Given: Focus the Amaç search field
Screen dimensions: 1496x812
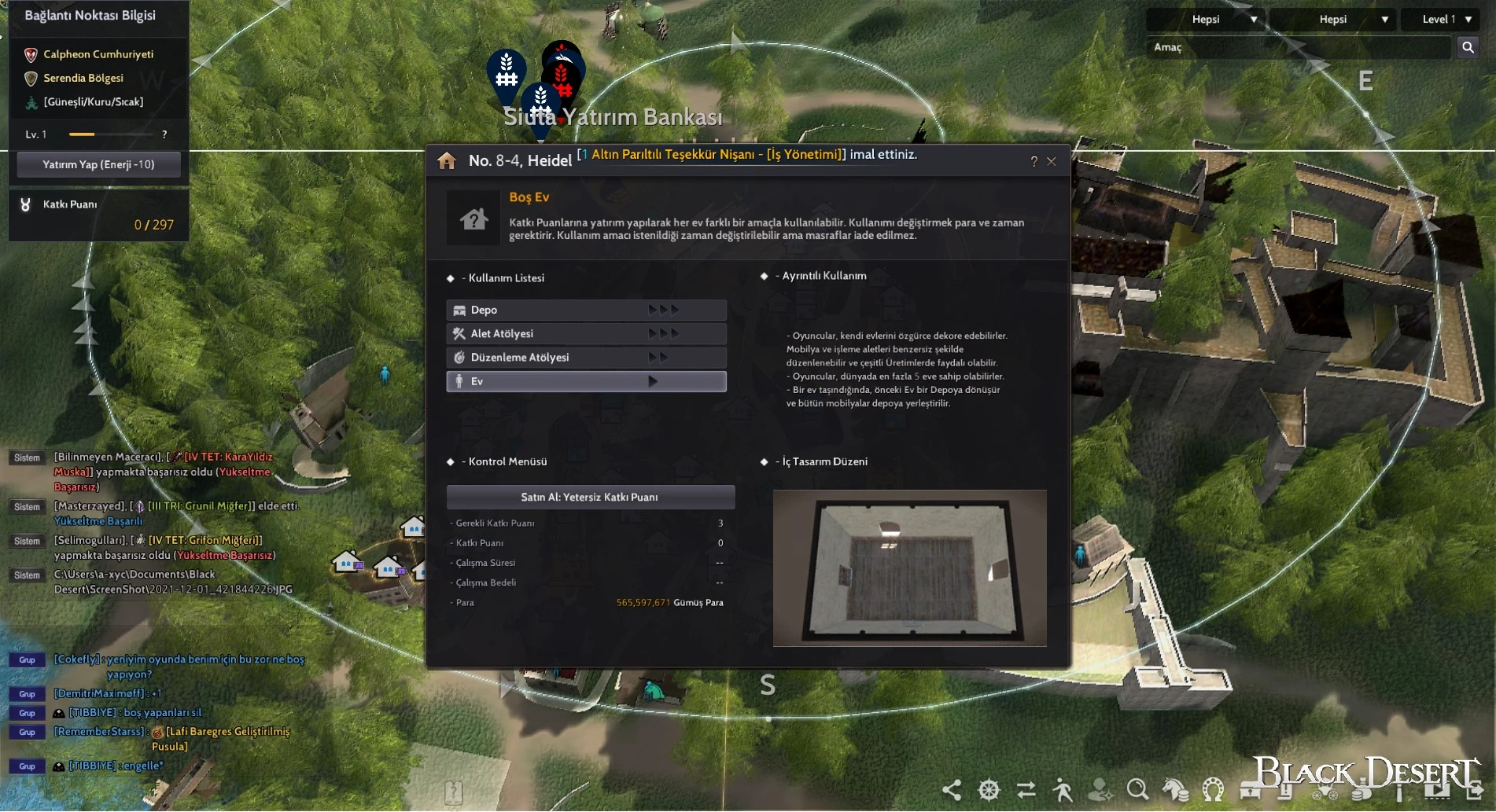Looking at the screenshot, I should [x=1298, y=47].
